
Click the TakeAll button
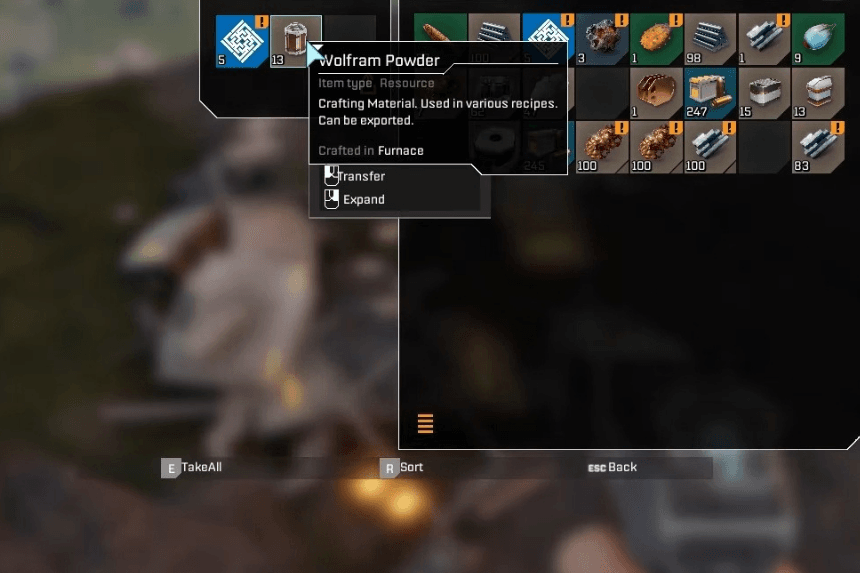coord(193,467)
